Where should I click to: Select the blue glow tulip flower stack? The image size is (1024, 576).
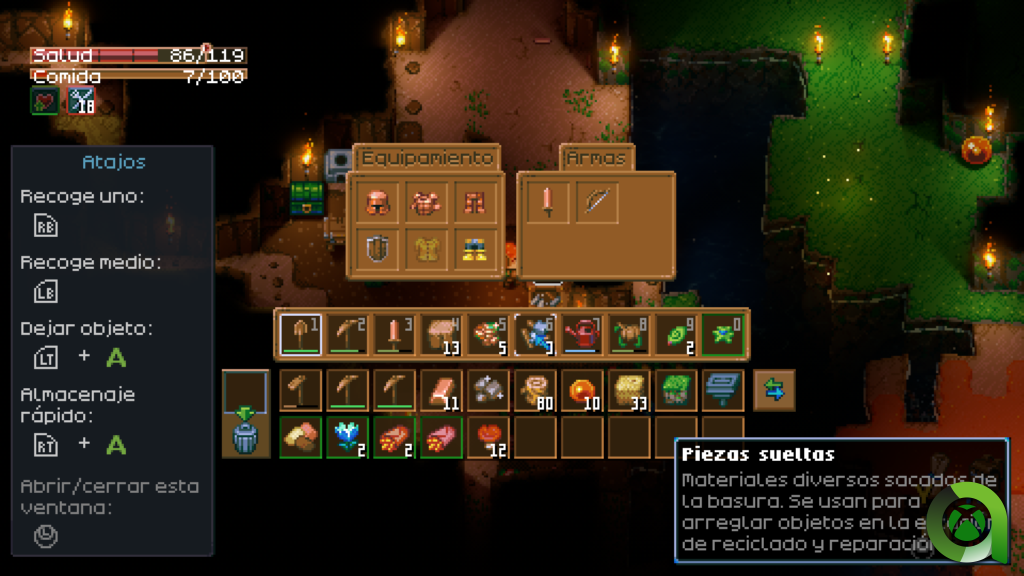coord(347,438)
